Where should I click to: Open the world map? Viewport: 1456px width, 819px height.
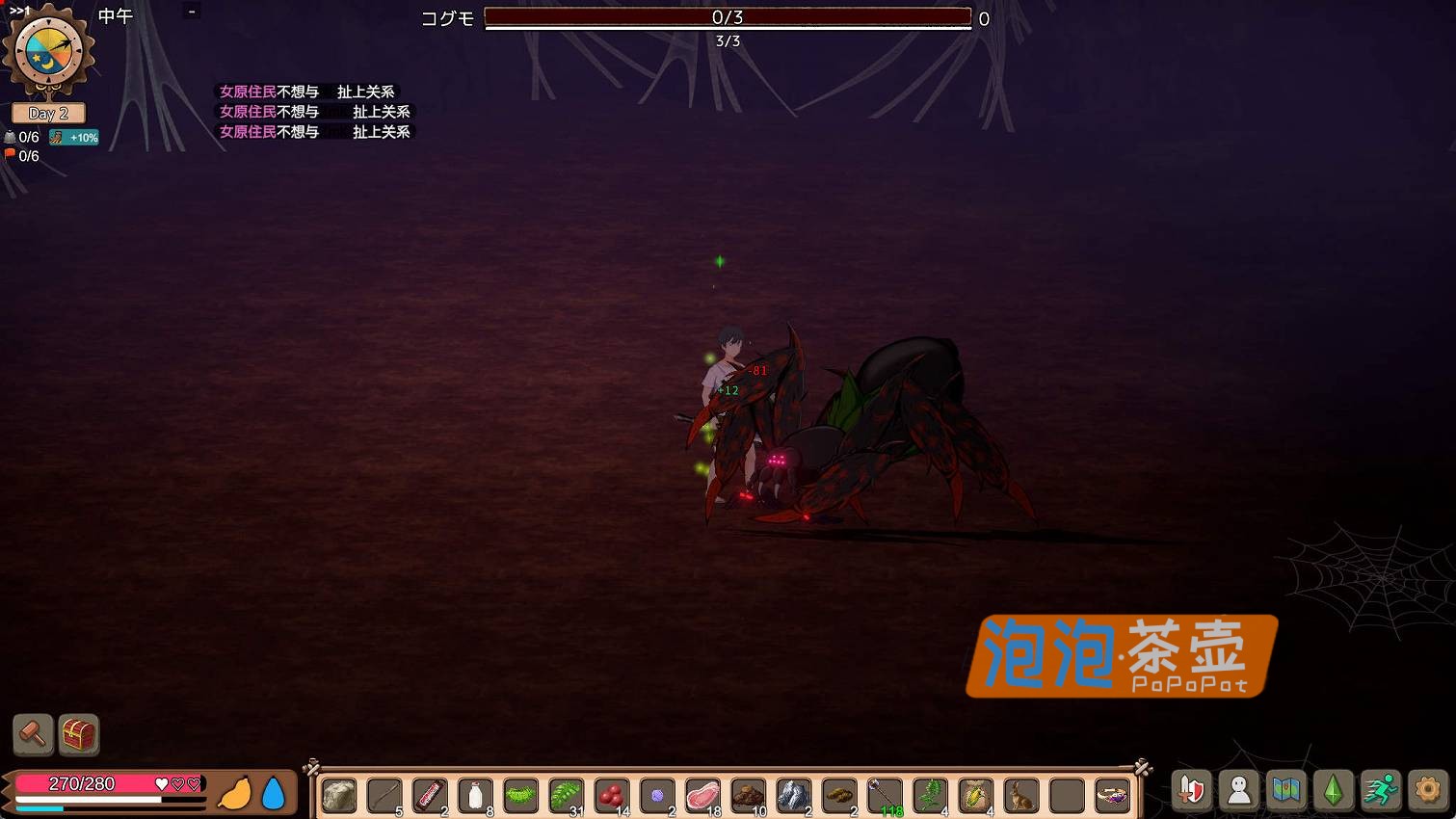click(1286, 789)
